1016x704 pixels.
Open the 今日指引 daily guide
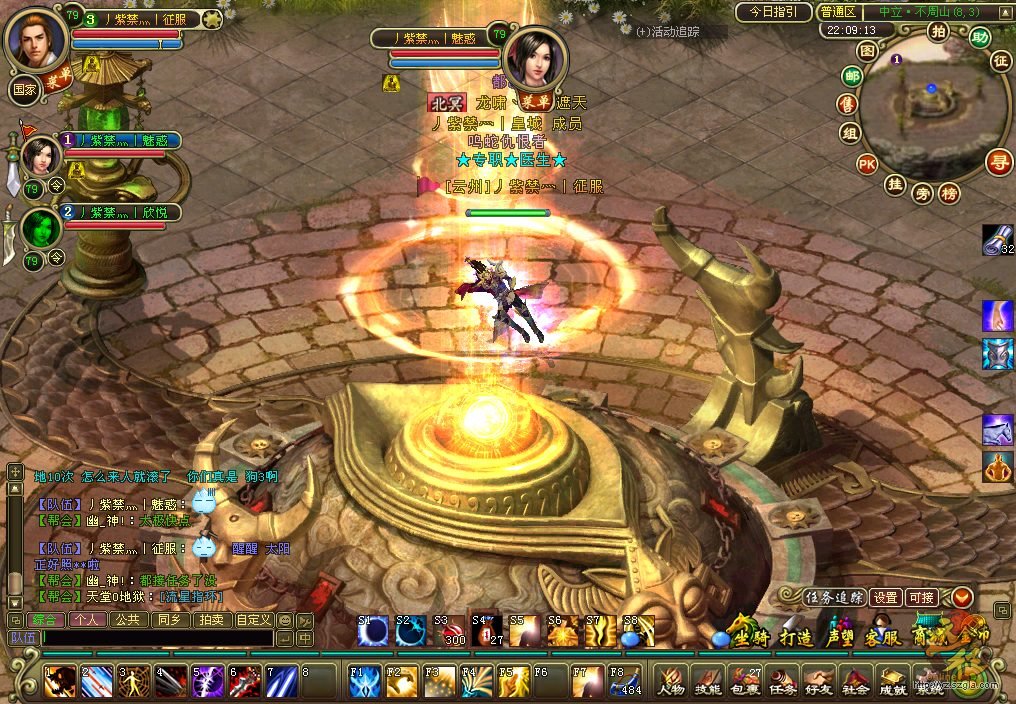[774, 12]
